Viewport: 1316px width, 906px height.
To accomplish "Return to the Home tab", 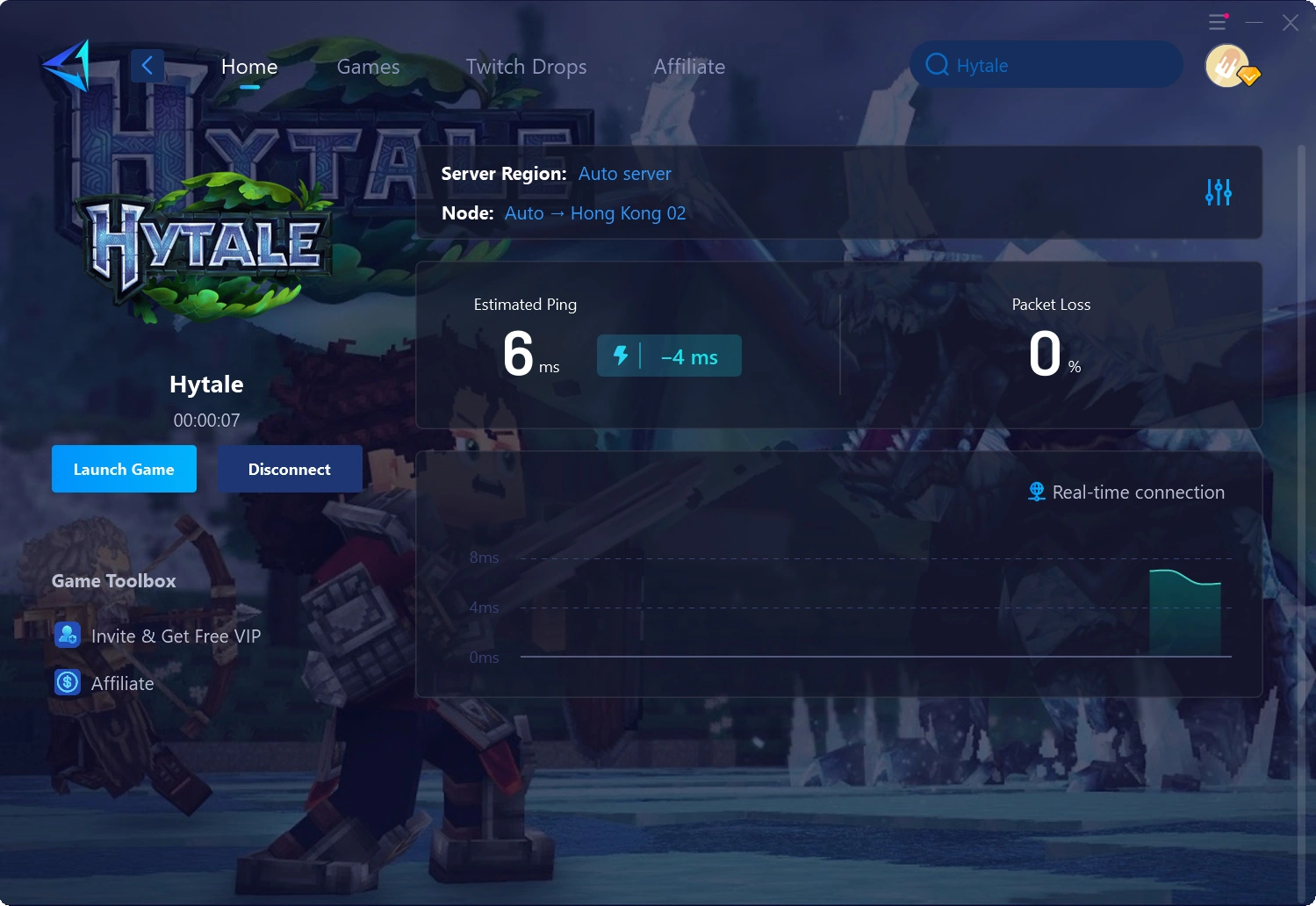I will [x=249, y=66].
